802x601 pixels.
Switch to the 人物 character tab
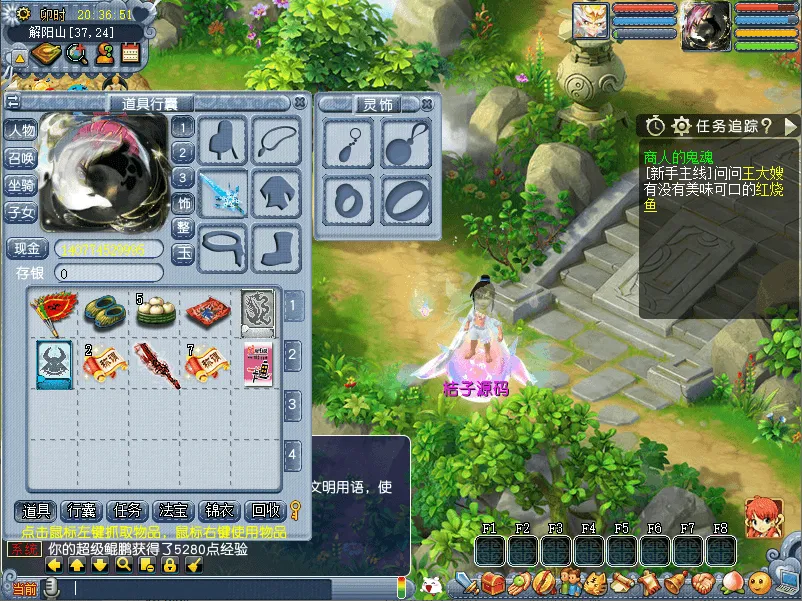pyautogui.click(x=21, y=131)
